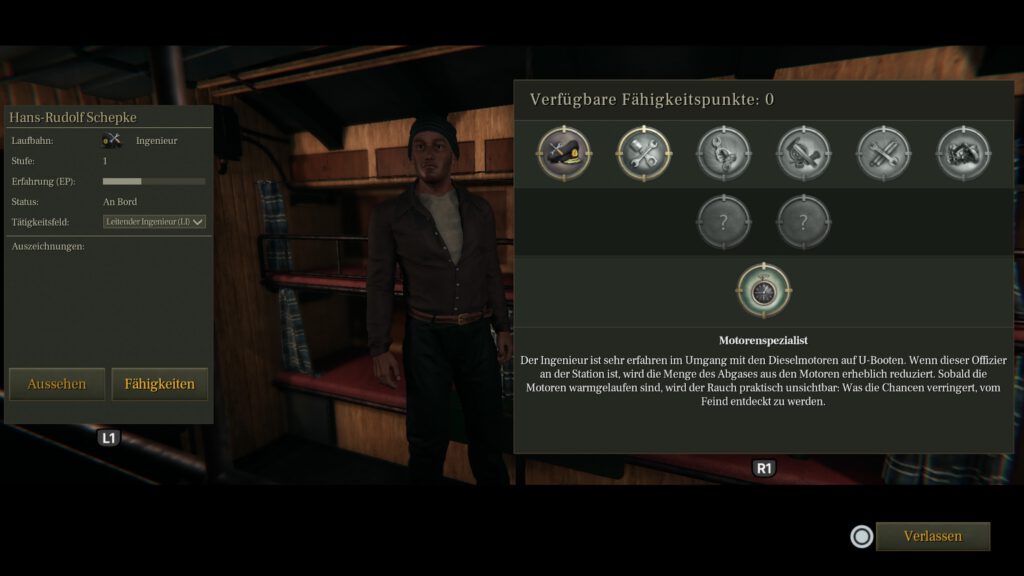
Task: Leave the screen with Verlassen
Action: point(932,536)
